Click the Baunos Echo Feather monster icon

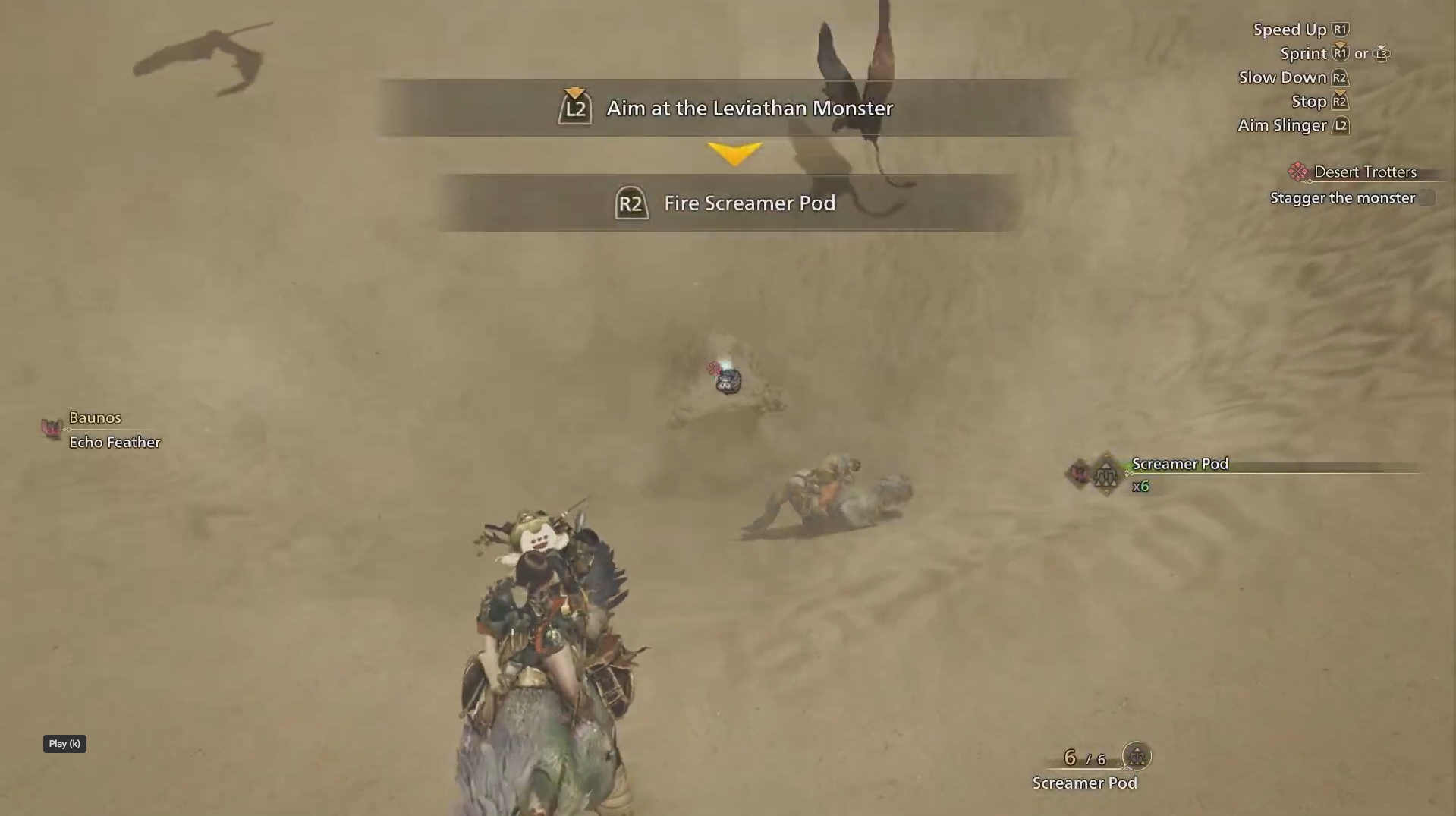[x=52, y=429]
